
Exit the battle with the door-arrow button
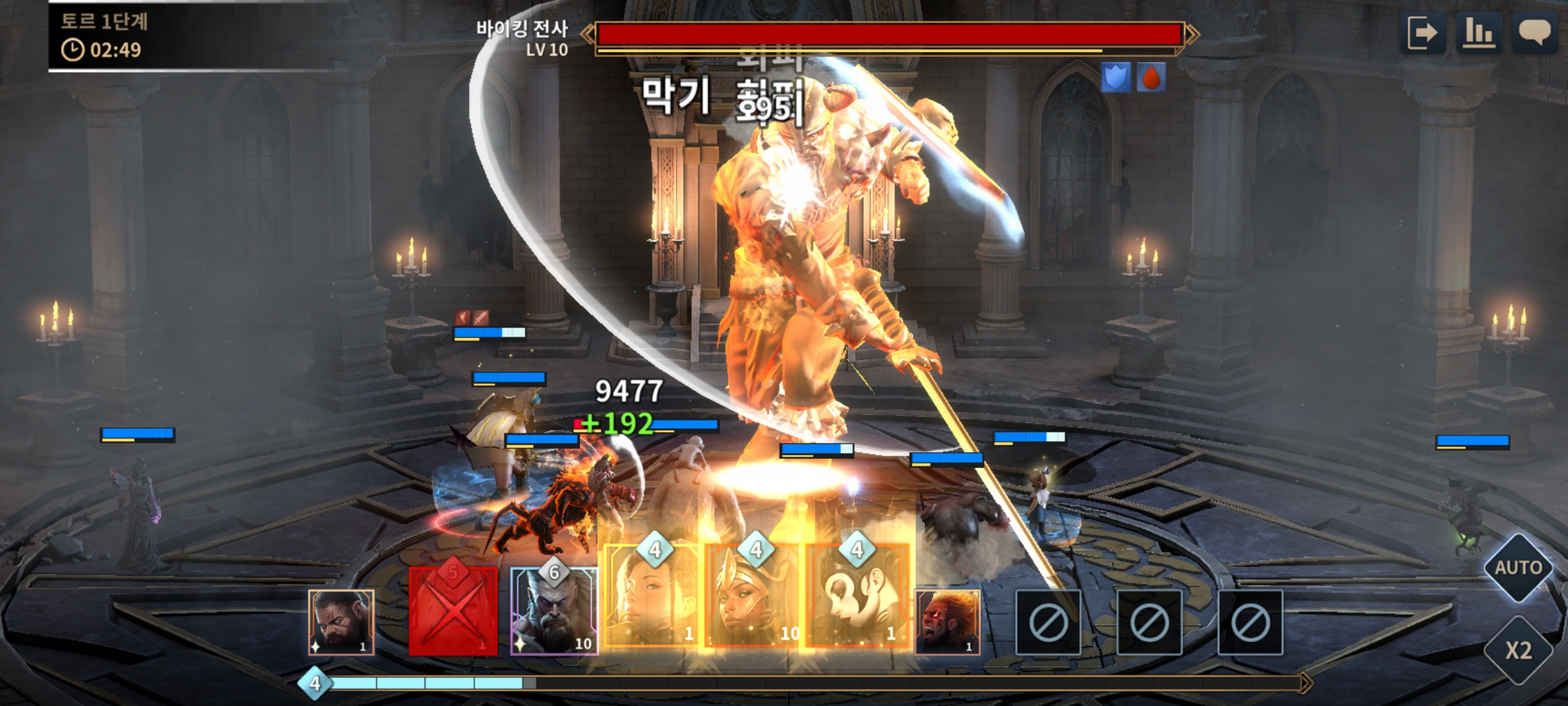(1424, 33)
